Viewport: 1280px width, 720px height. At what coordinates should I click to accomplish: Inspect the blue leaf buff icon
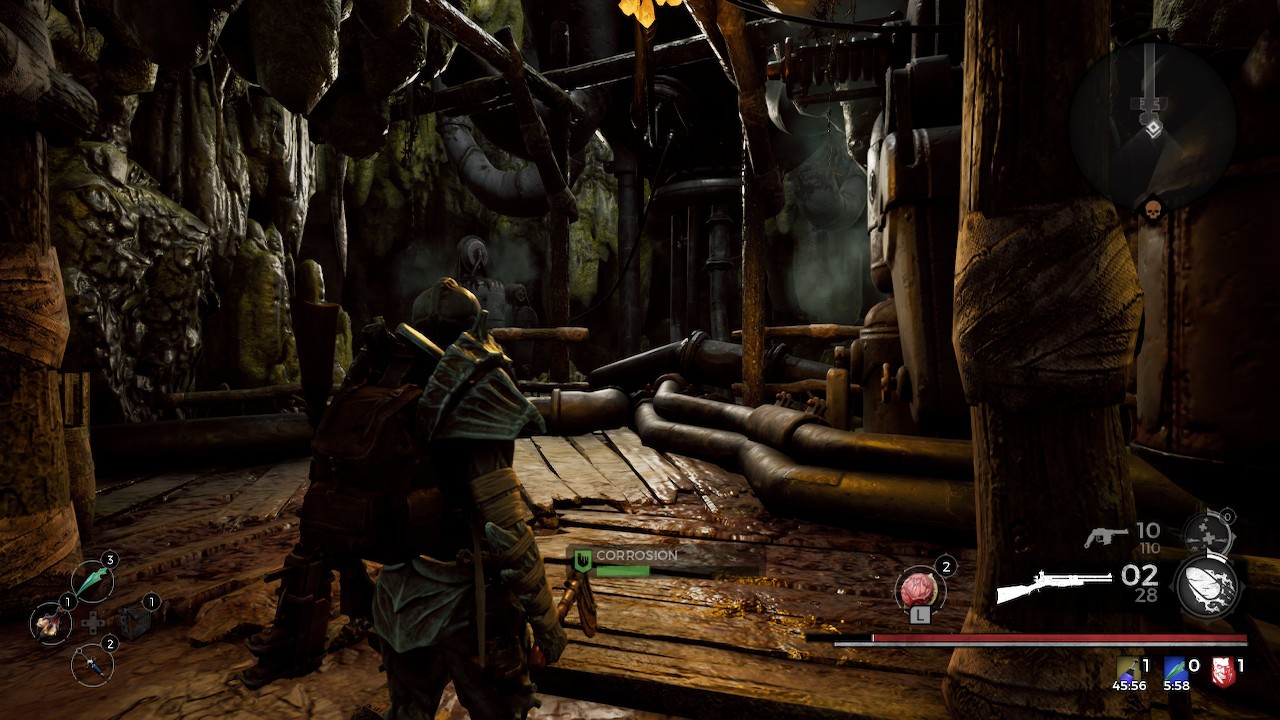pos(1173,669)
